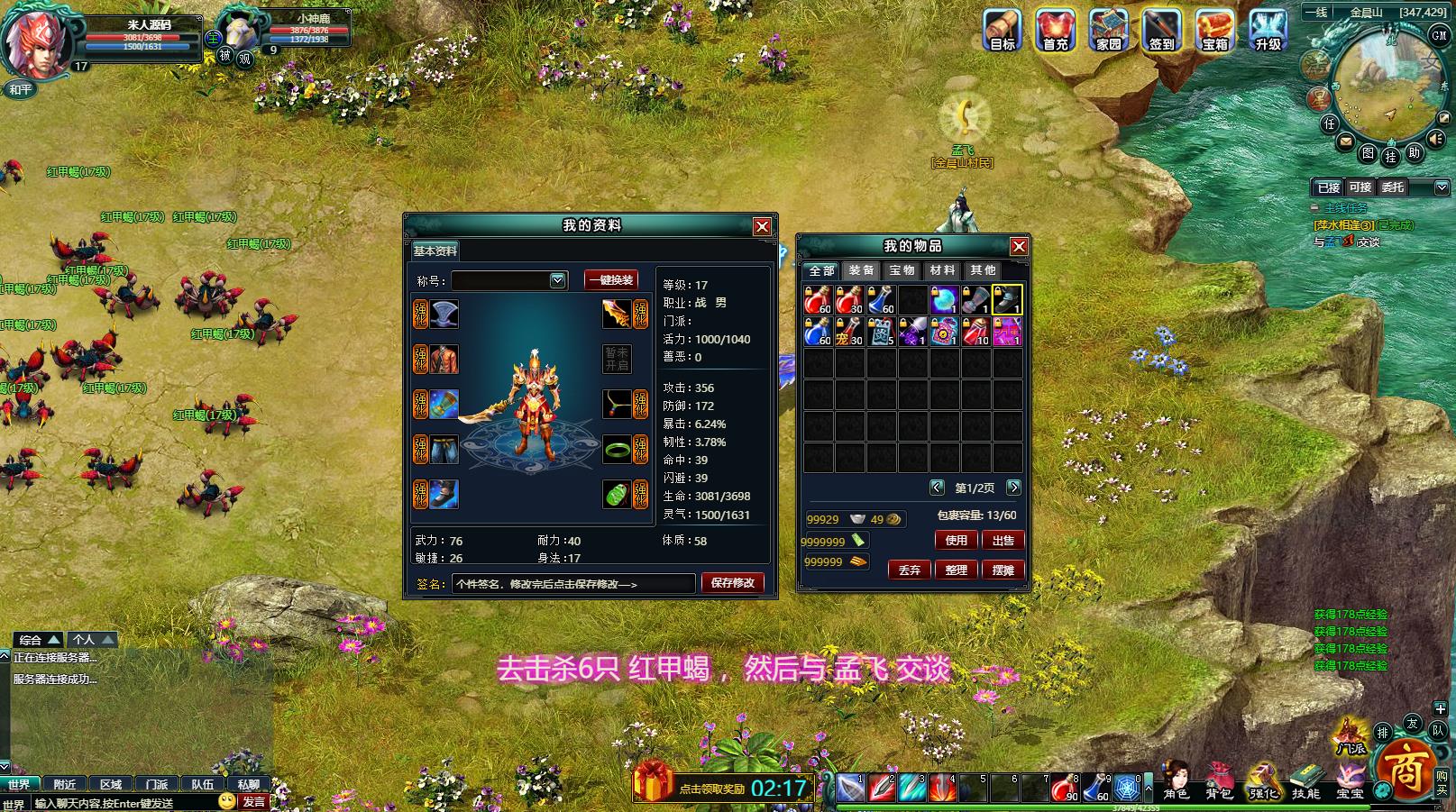The width and height of the screenshot is (1456, 812).
Task: Close the 我的物品 inventory window
Action: (x=1019, y=246)
